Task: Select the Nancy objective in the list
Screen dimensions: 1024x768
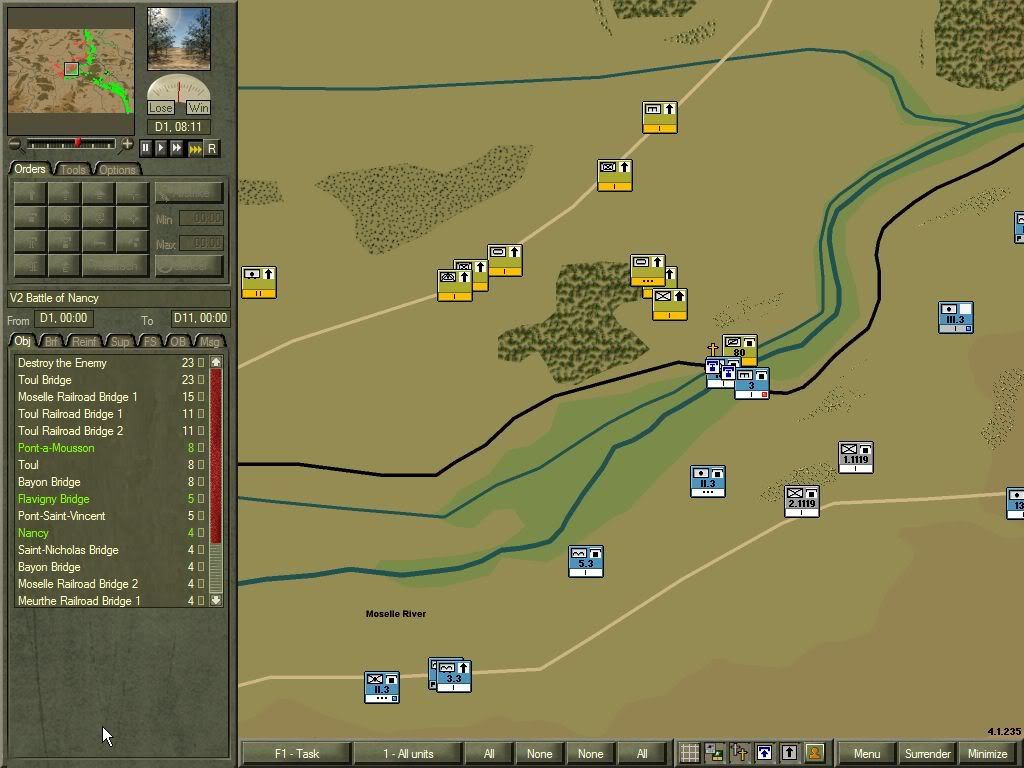Action: coord(33,533)
